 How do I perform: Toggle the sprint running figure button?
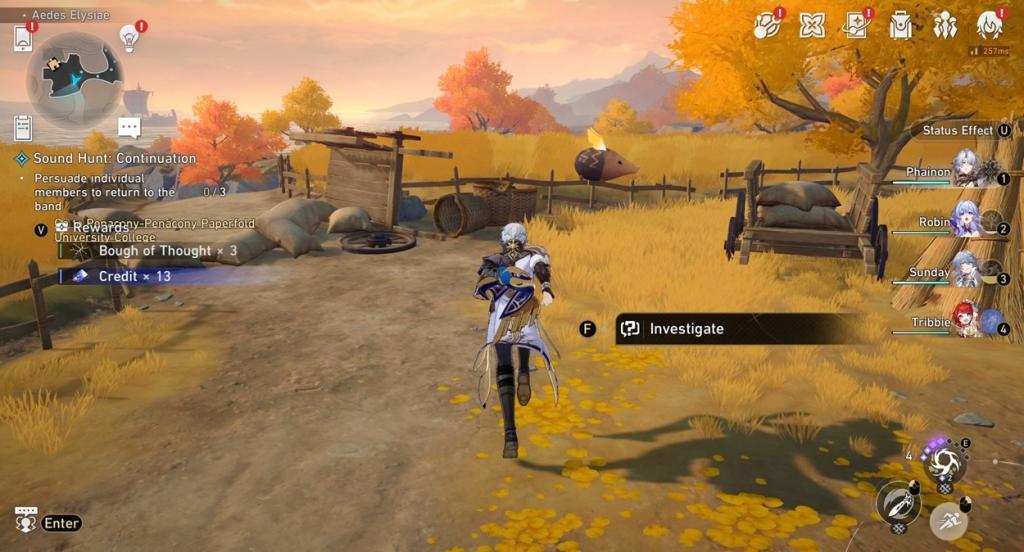947,521
